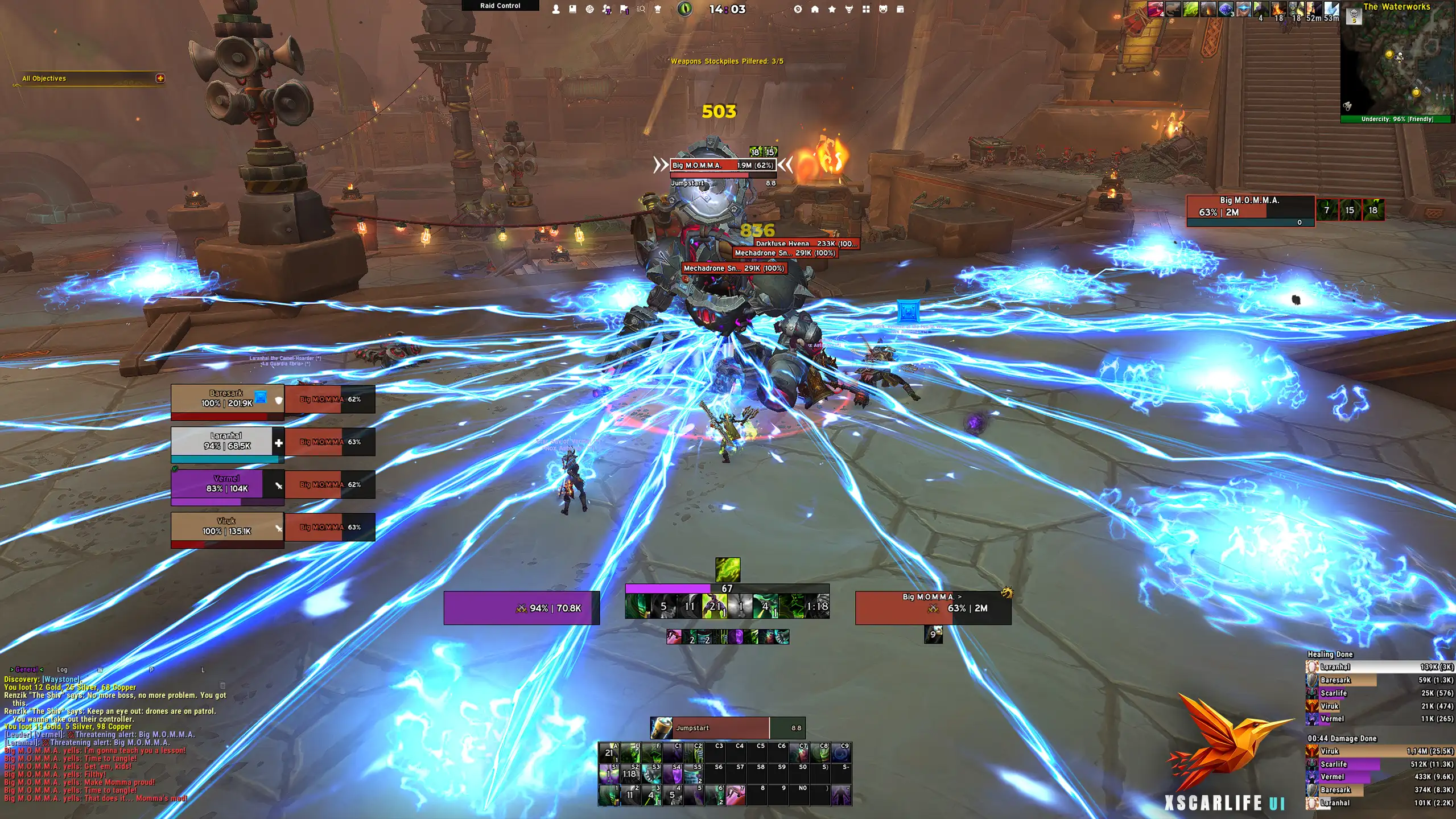The height and width of the screenshot is (819, 1456).
Task: Select Viruk's party frame
Action: [x=227, y=527]
